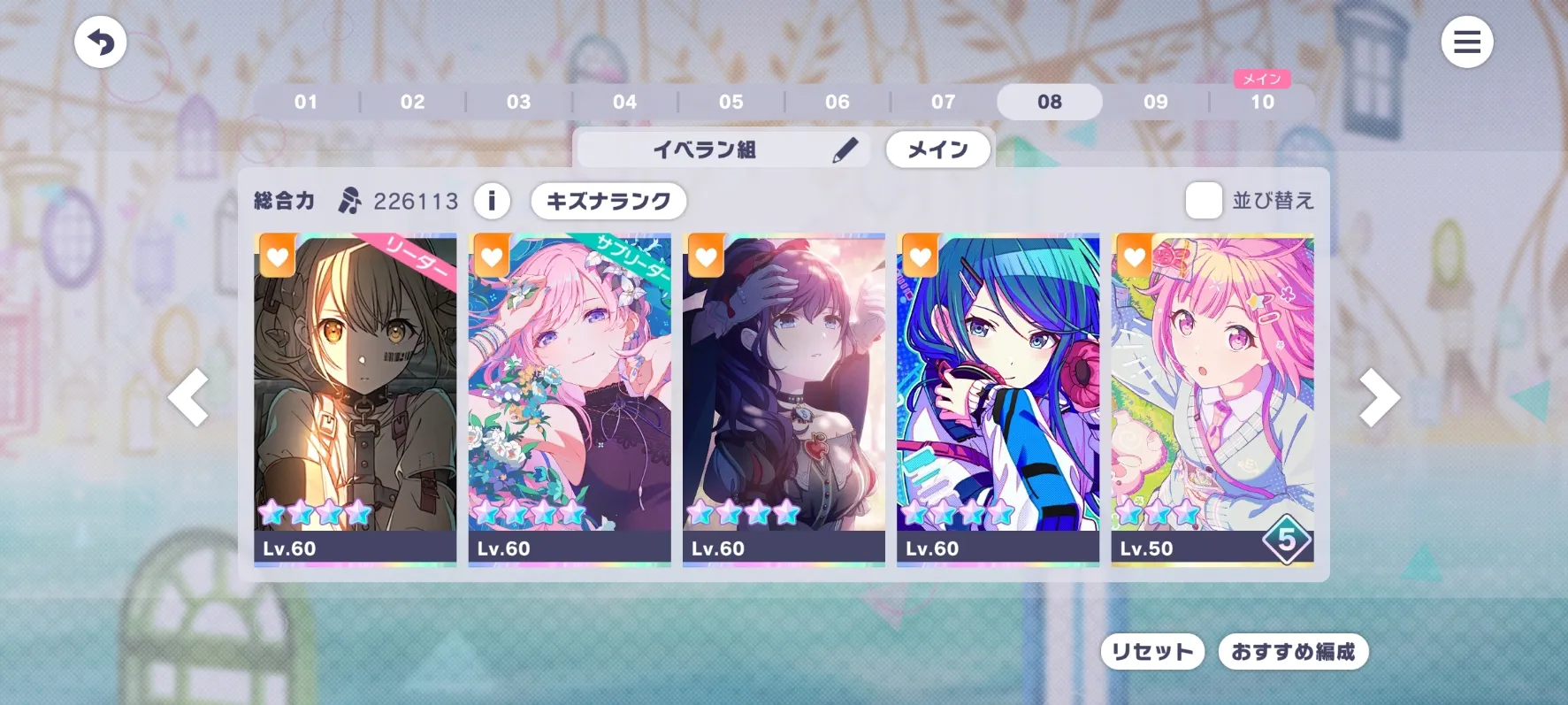Go to the previous deck with left arrow
The width and height of the screenshot is (1568, 705).
189,398
